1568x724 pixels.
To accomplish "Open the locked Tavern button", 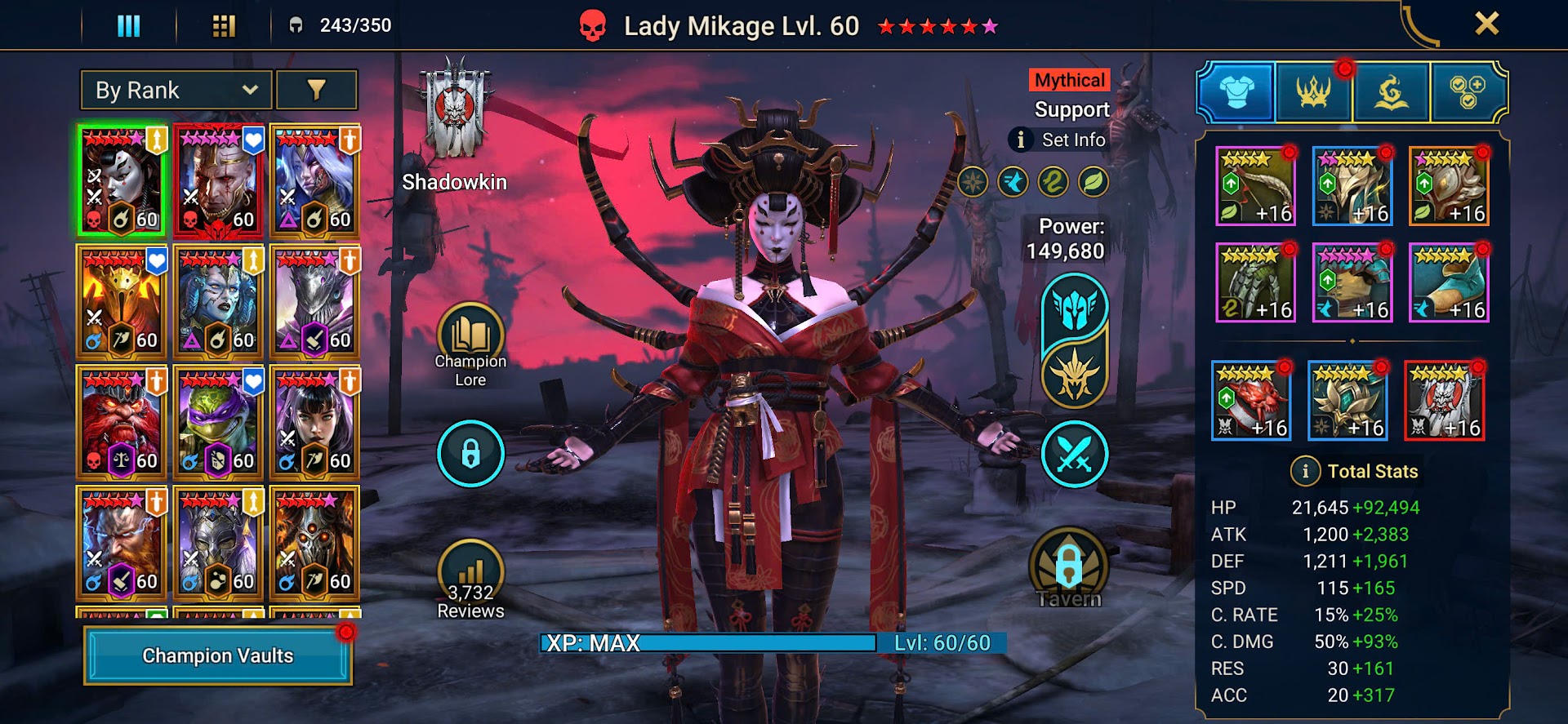I will 1069,567.
